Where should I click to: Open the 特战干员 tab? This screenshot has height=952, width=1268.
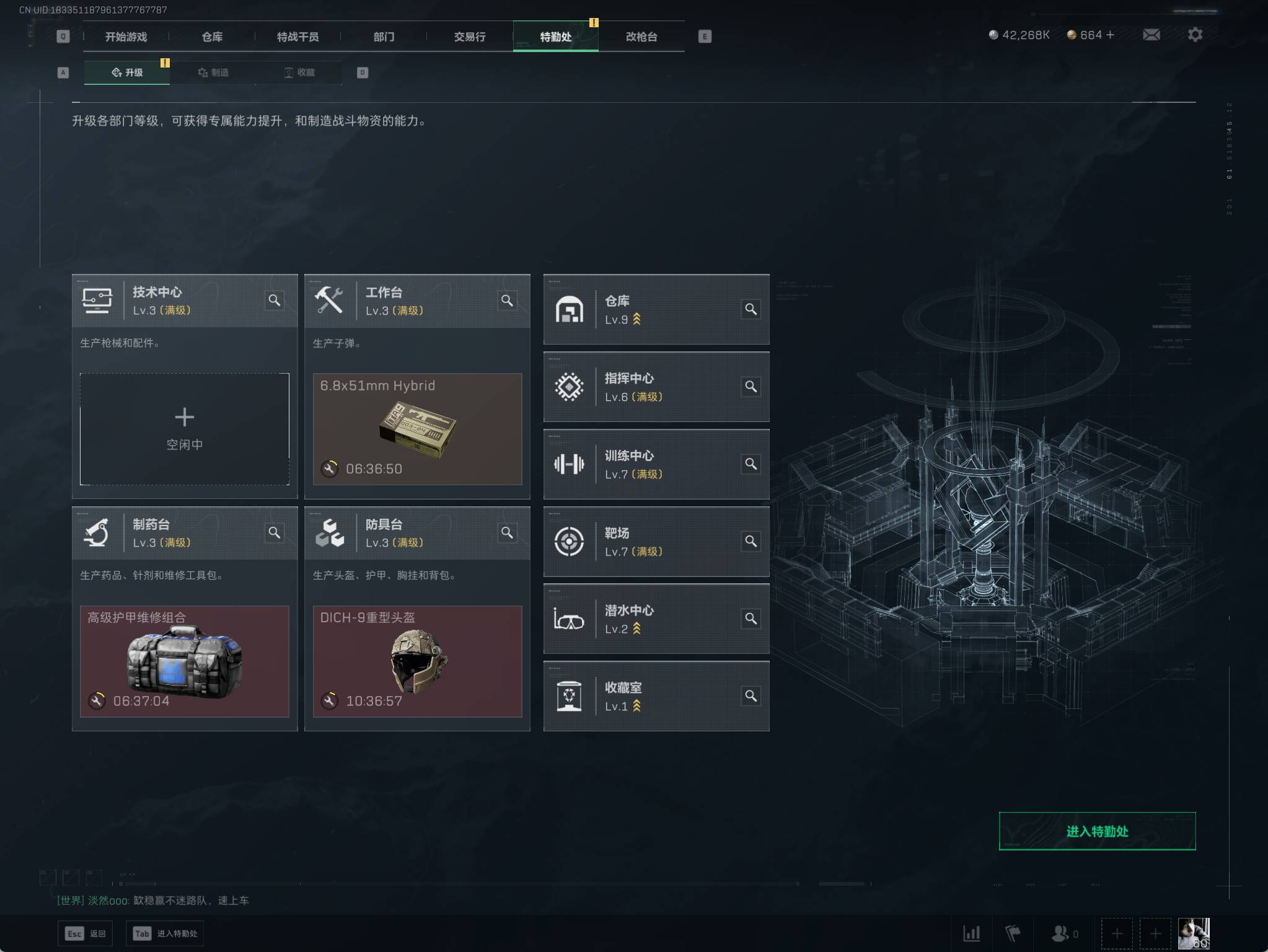[297, 37]
